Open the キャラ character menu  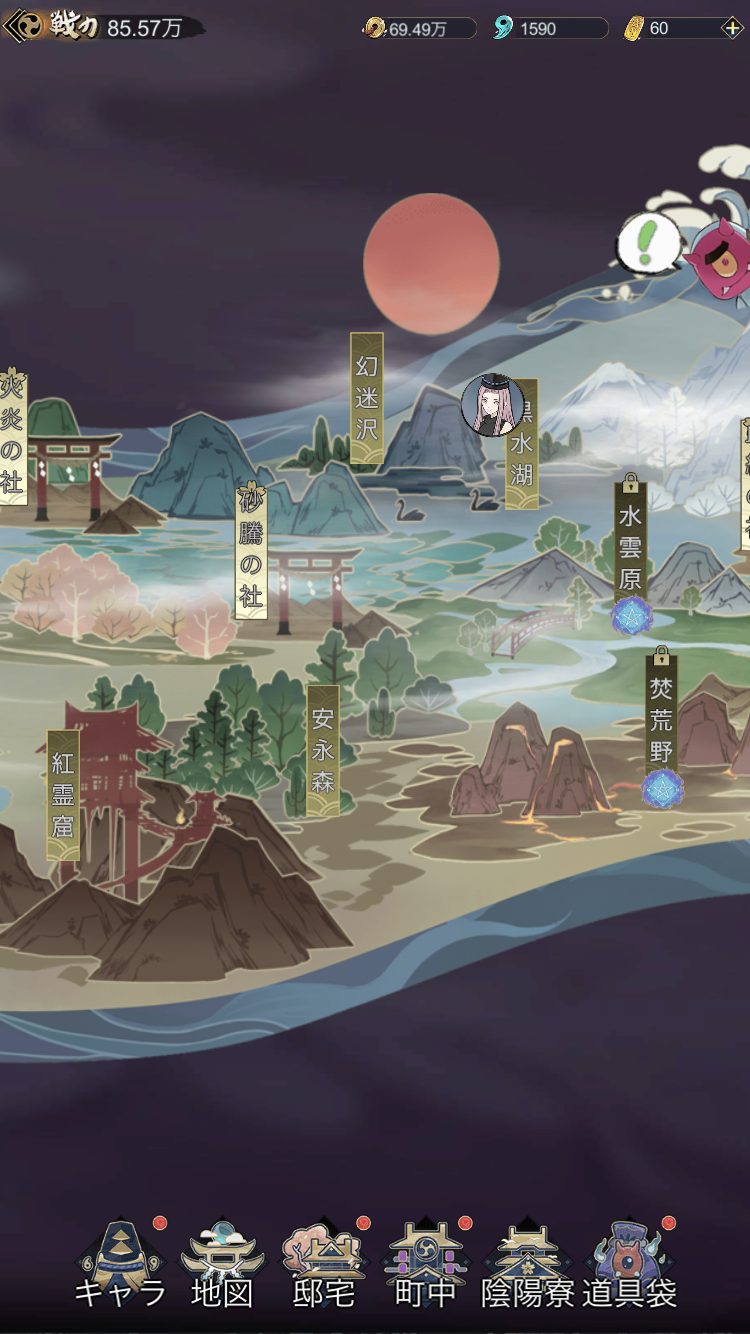[x=120, y=1265]
